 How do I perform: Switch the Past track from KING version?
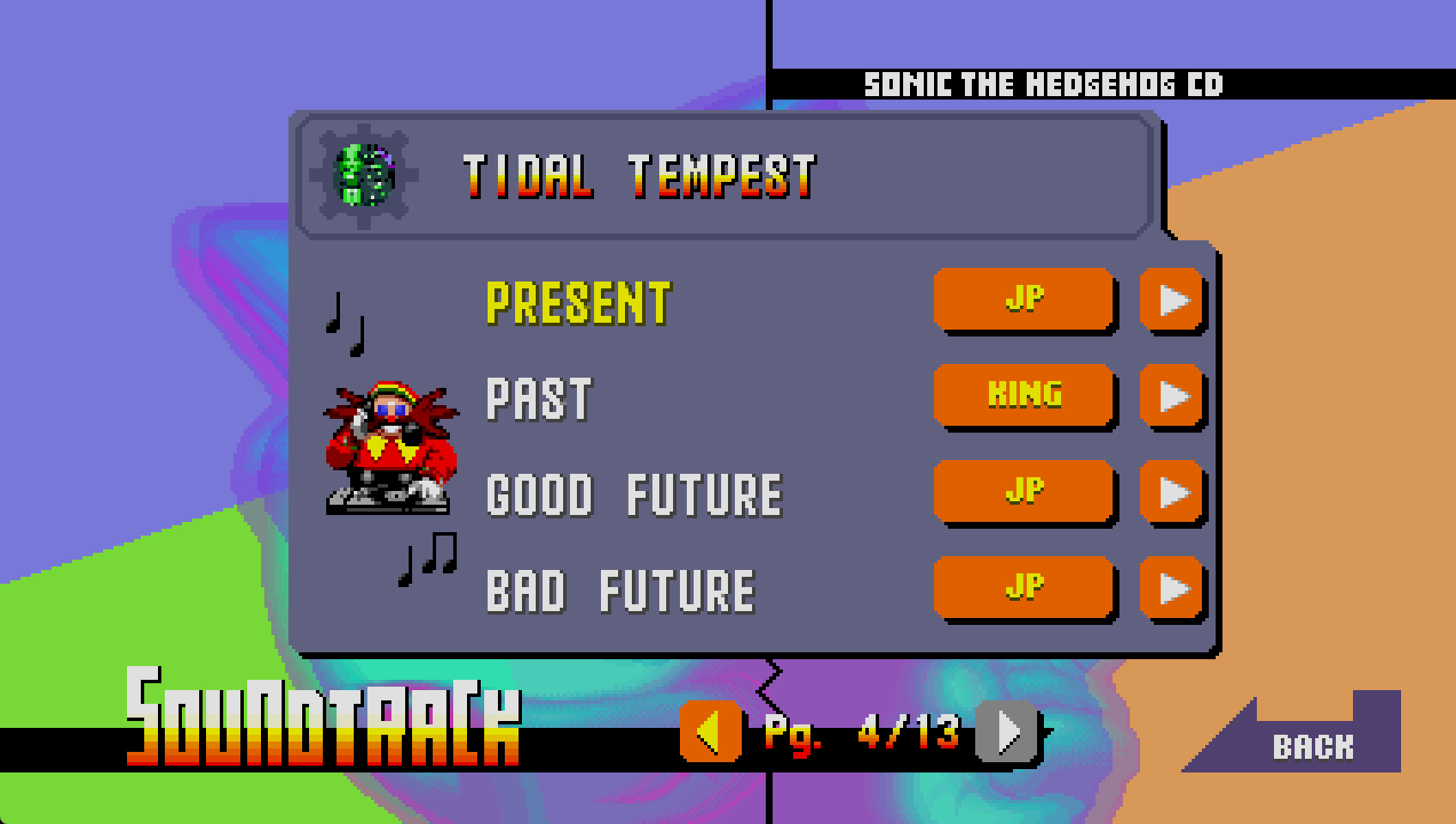coord(1024,397)
